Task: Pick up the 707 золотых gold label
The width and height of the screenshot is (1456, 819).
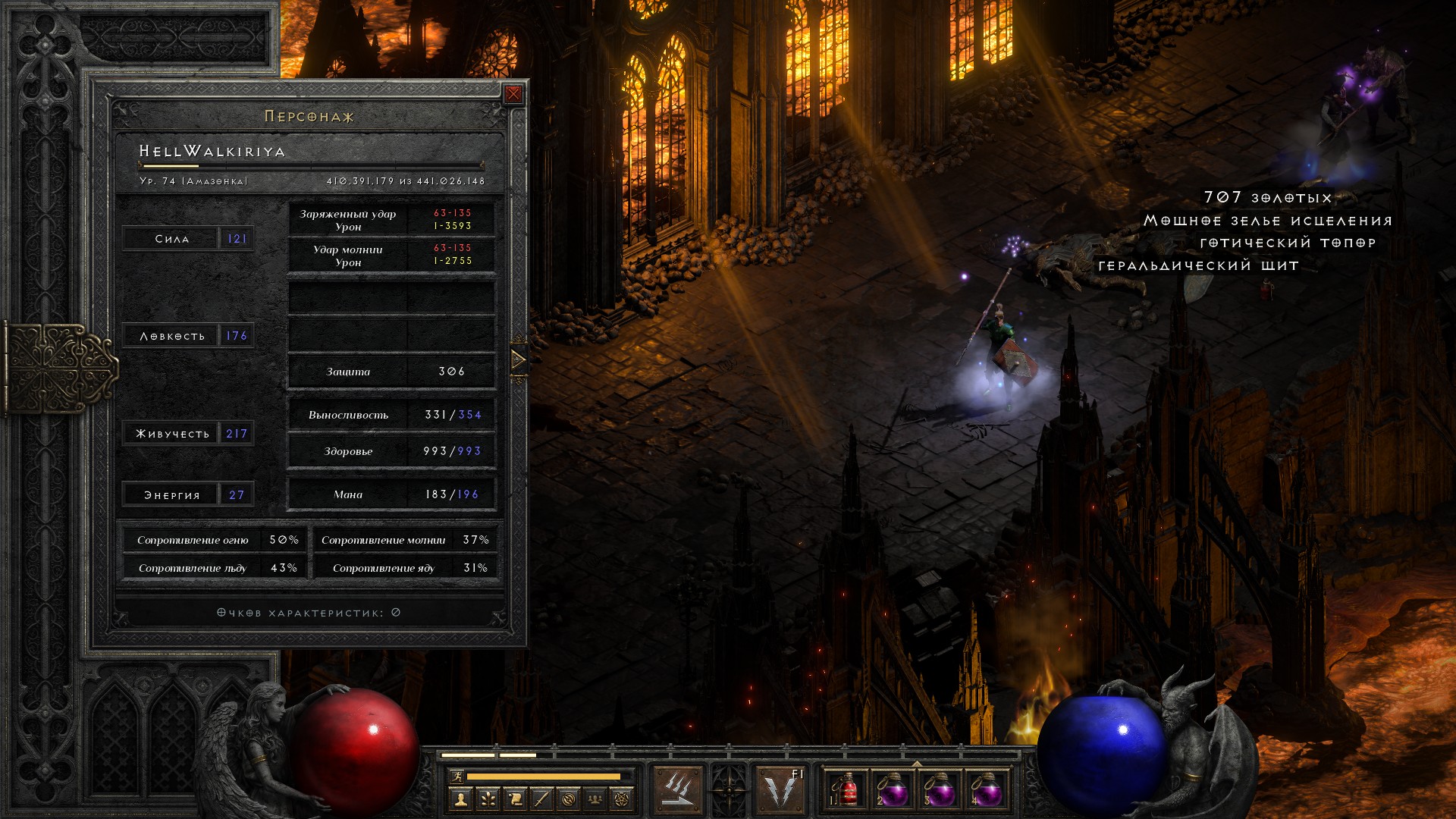Action: (1267, 198)
